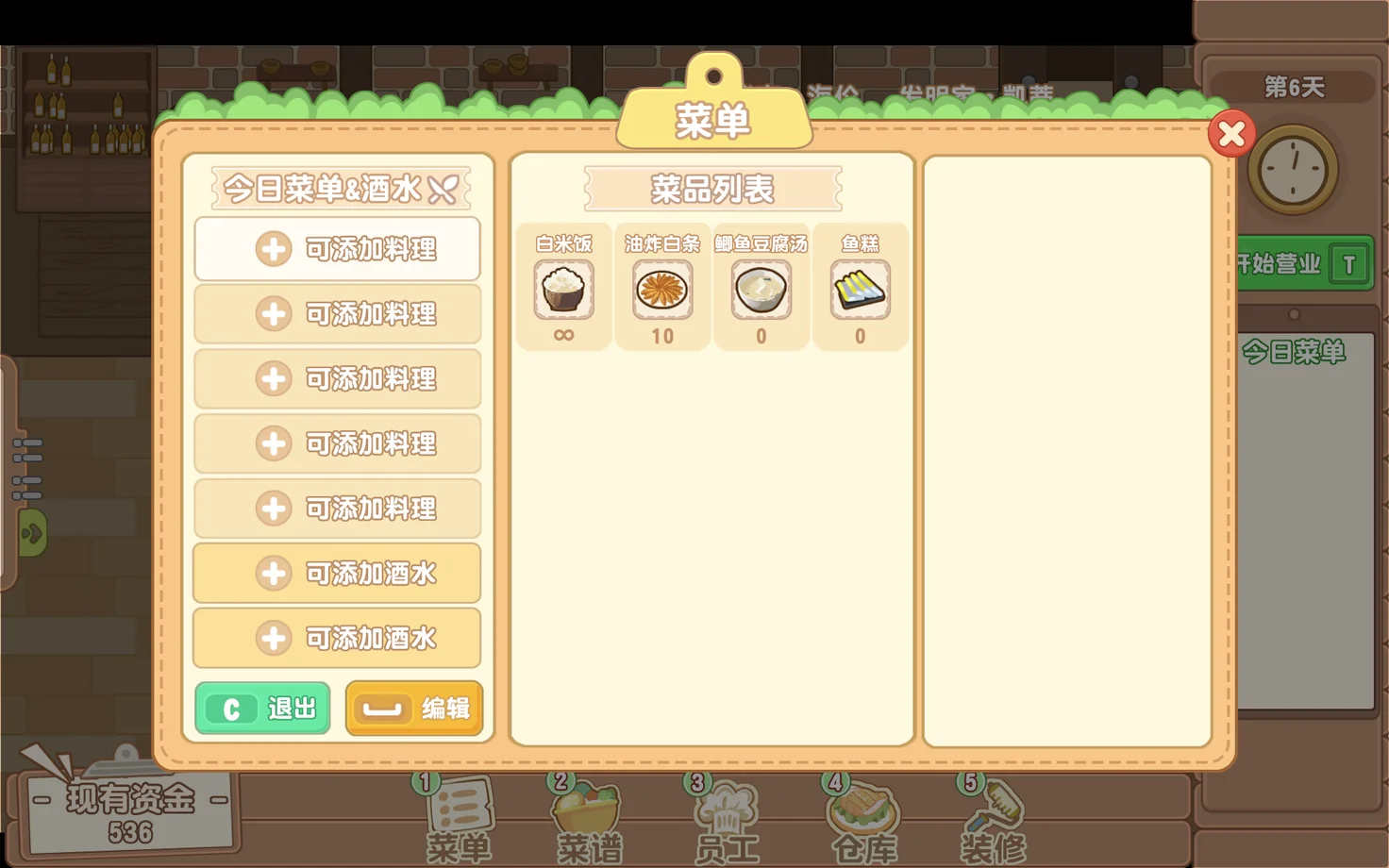This screenshot has width=1389, height=868.
Task: Choose the 油炸白条 dish
Action: pyautogui.click(x=662, y=289)
